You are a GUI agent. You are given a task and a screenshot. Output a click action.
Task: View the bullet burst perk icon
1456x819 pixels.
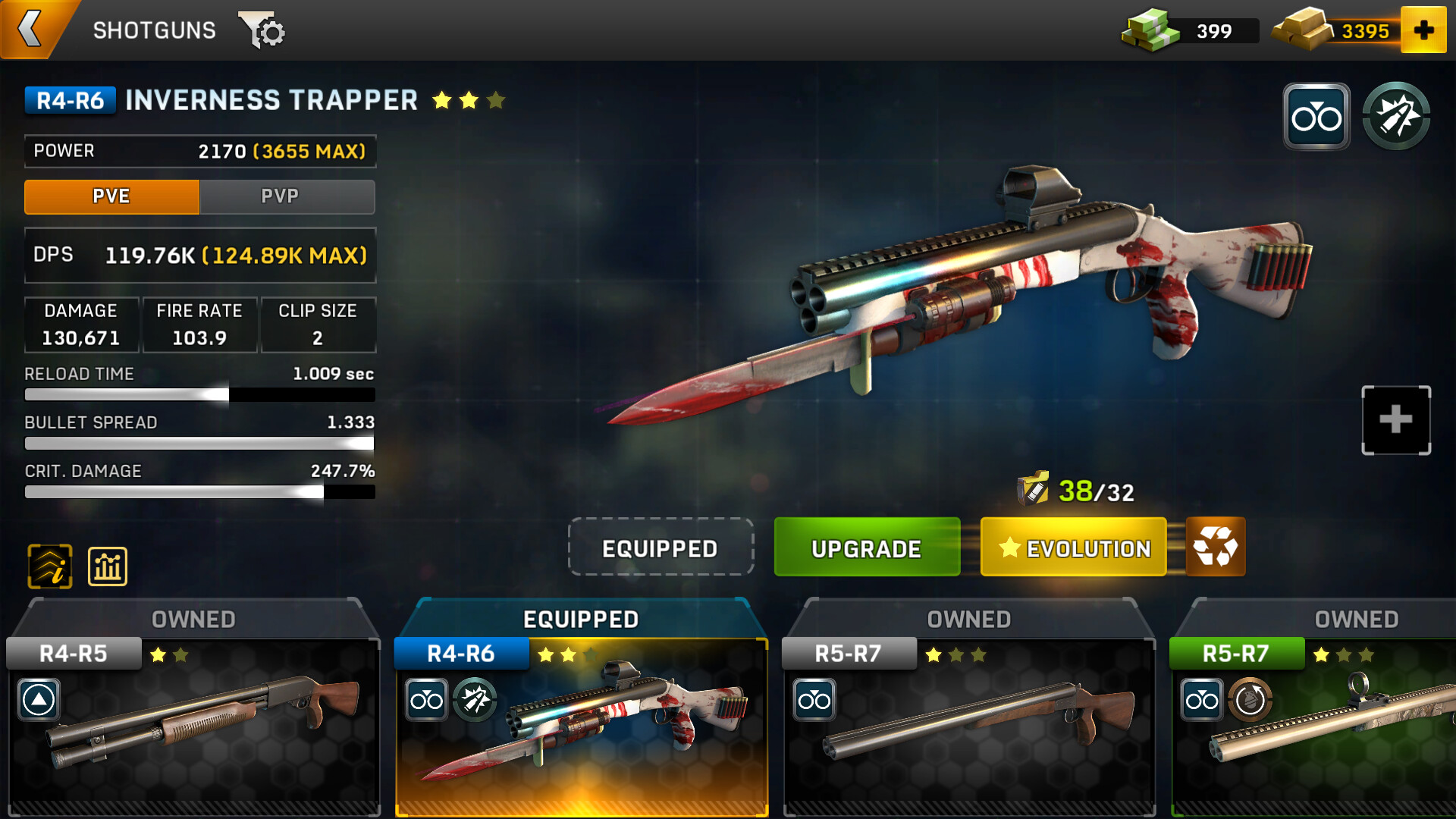point(1396,117)
